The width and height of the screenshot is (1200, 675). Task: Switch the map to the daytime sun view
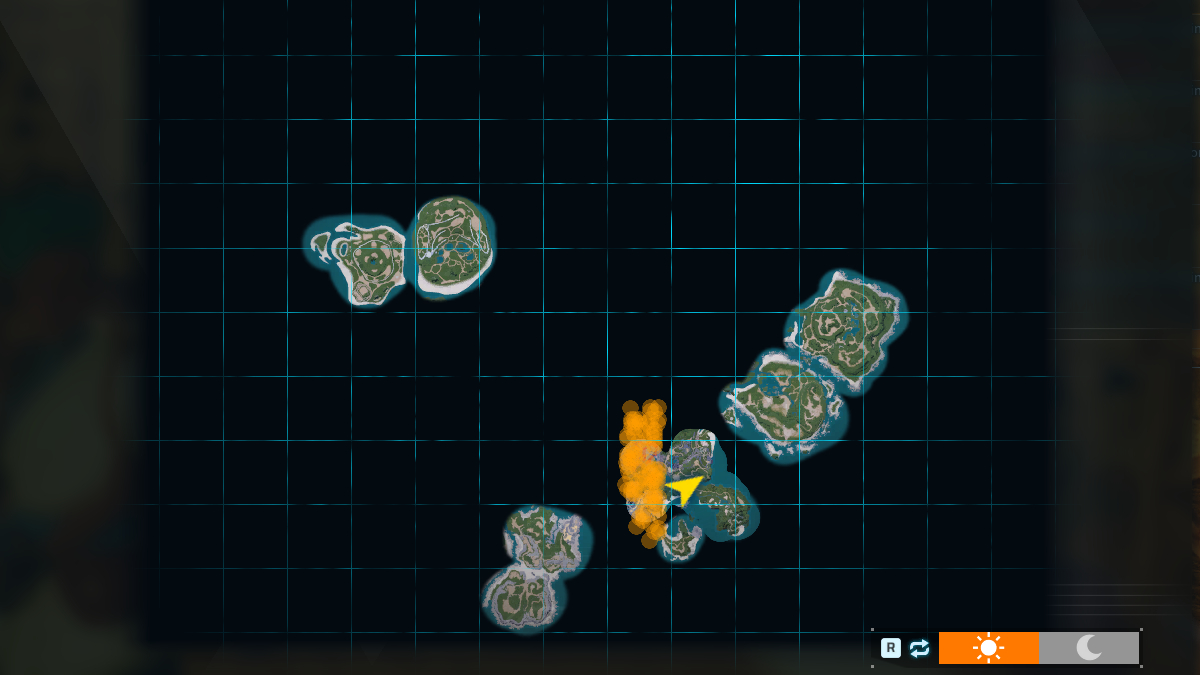tap(988, 648)
